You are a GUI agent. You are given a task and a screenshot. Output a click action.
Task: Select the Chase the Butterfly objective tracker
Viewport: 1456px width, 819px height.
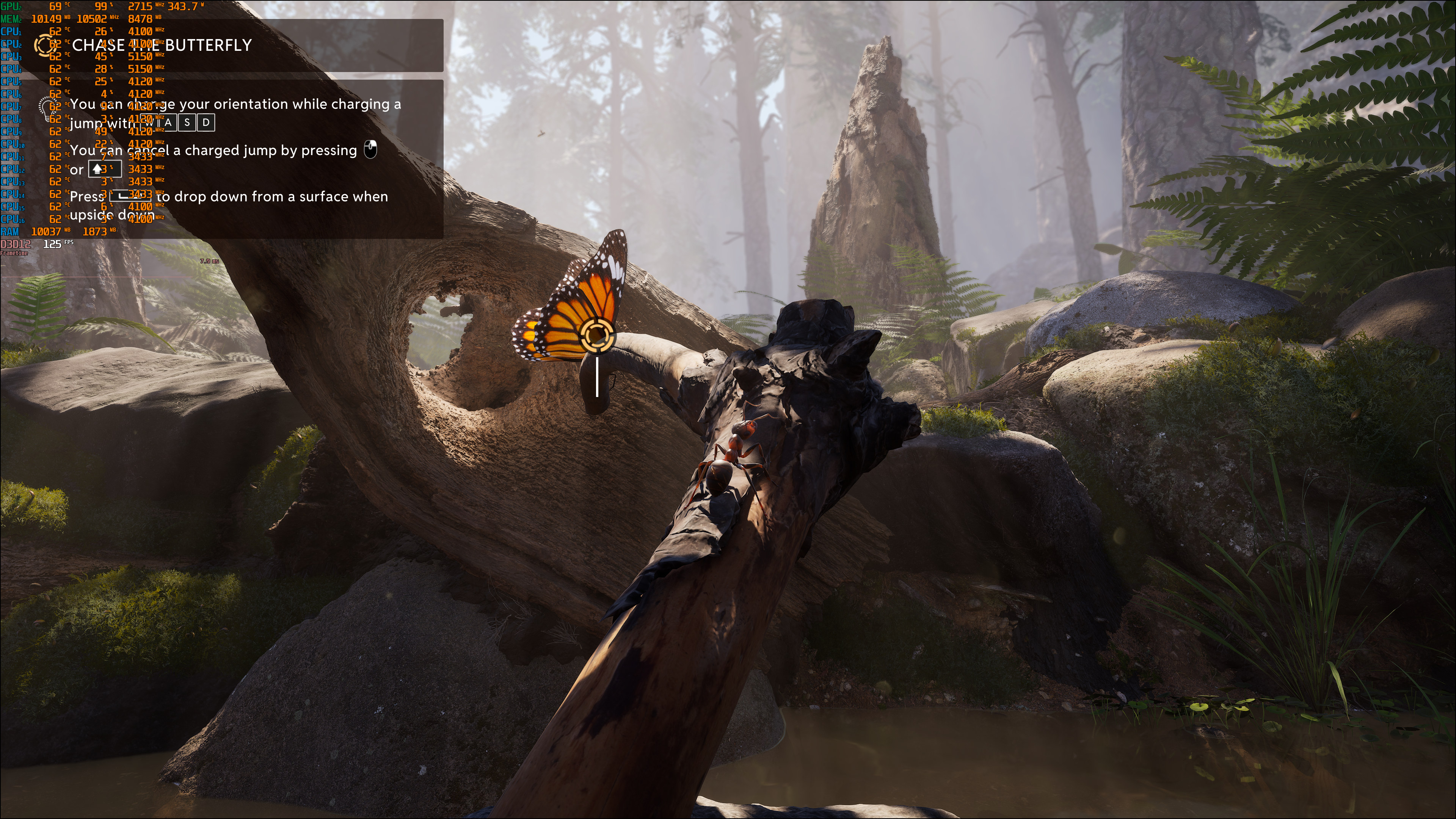pos(162,45)
